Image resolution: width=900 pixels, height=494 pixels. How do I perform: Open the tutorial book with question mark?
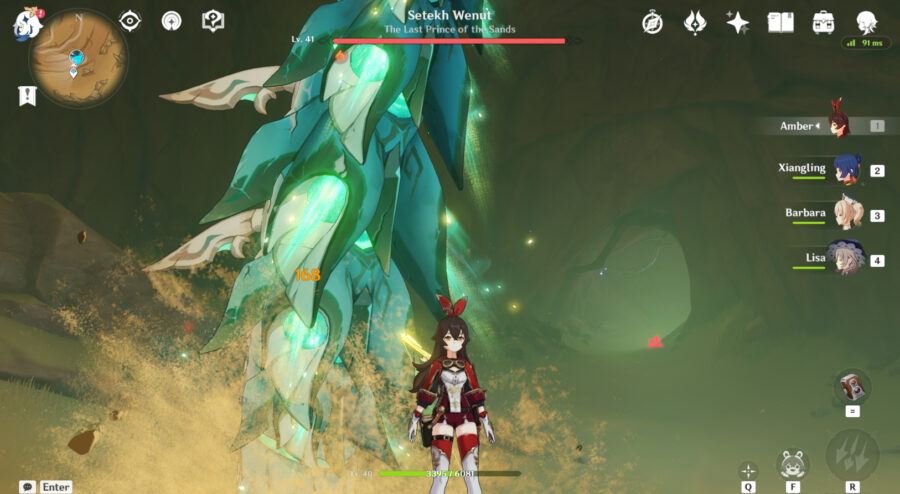click(212, 21)
